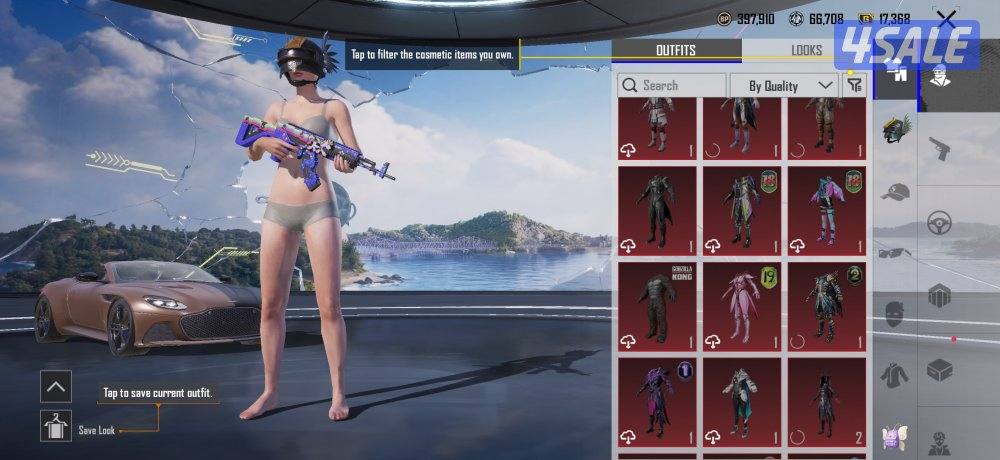
Task: Open the face mask category
Action: pos(895,313)
